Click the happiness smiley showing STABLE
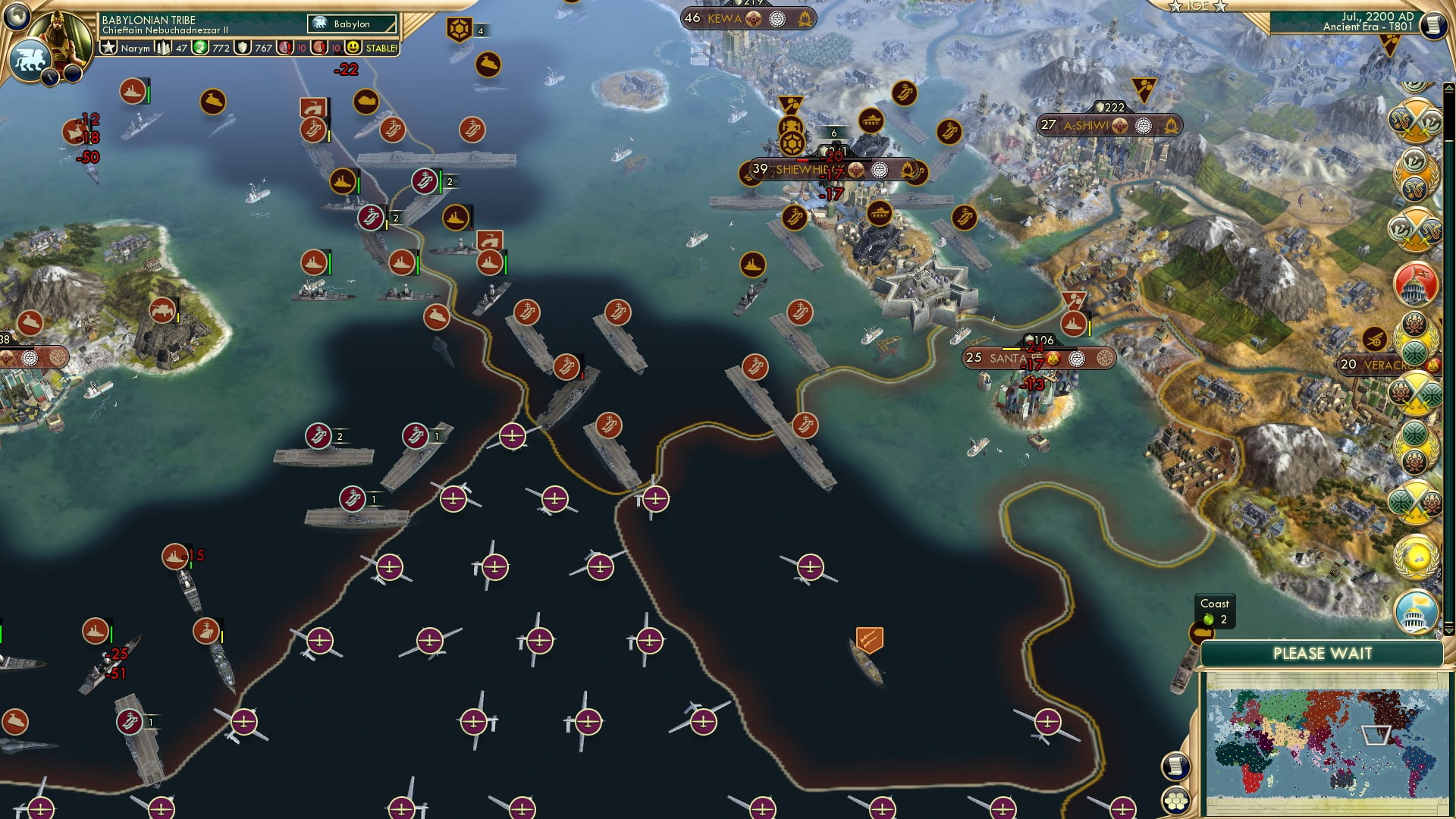Viewport: 1456px width, 819px height. pyautogui.click(x=354, y=47)
